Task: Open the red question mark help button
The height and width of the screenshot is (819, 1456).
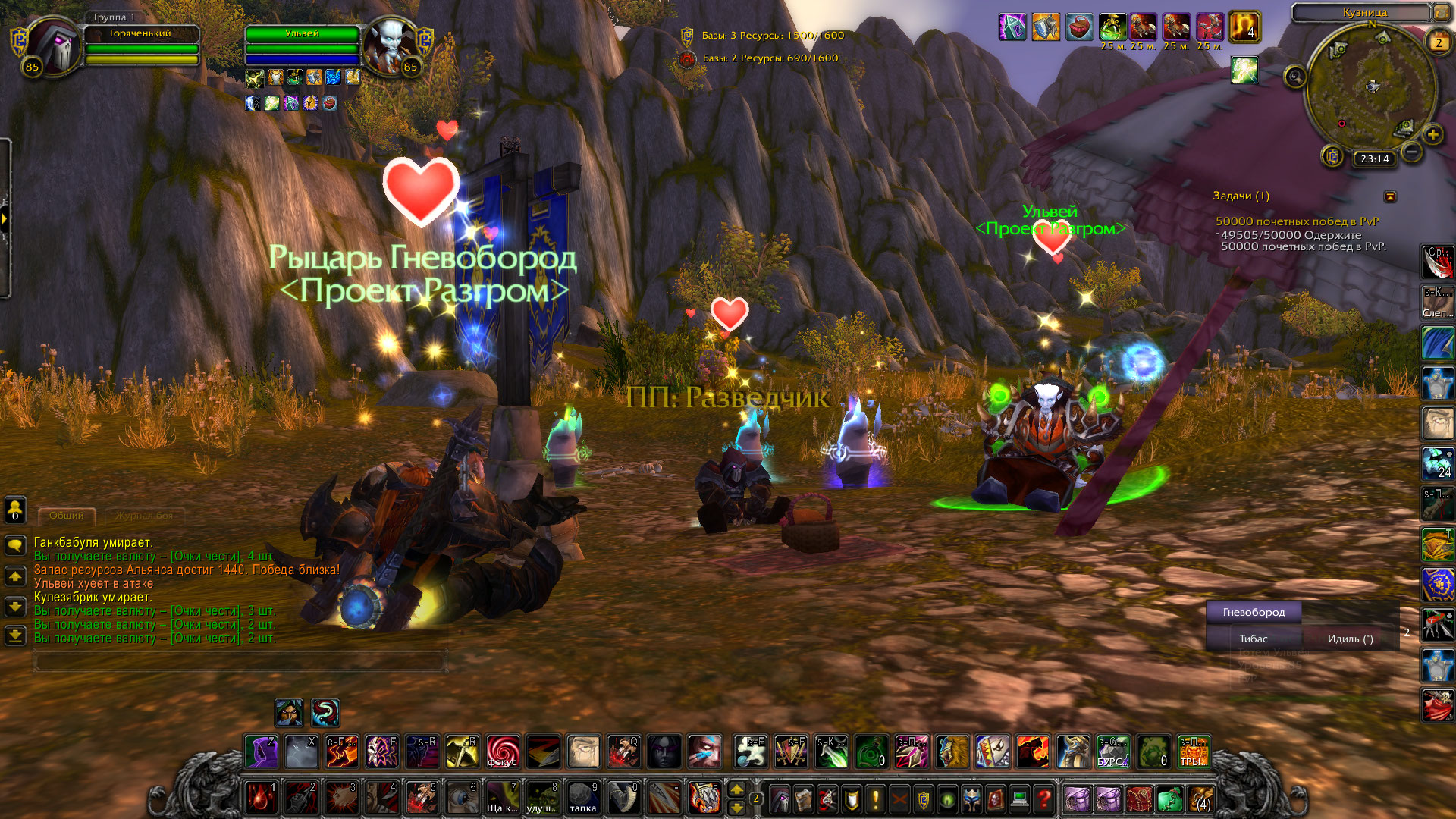Action: (1044, 799)
